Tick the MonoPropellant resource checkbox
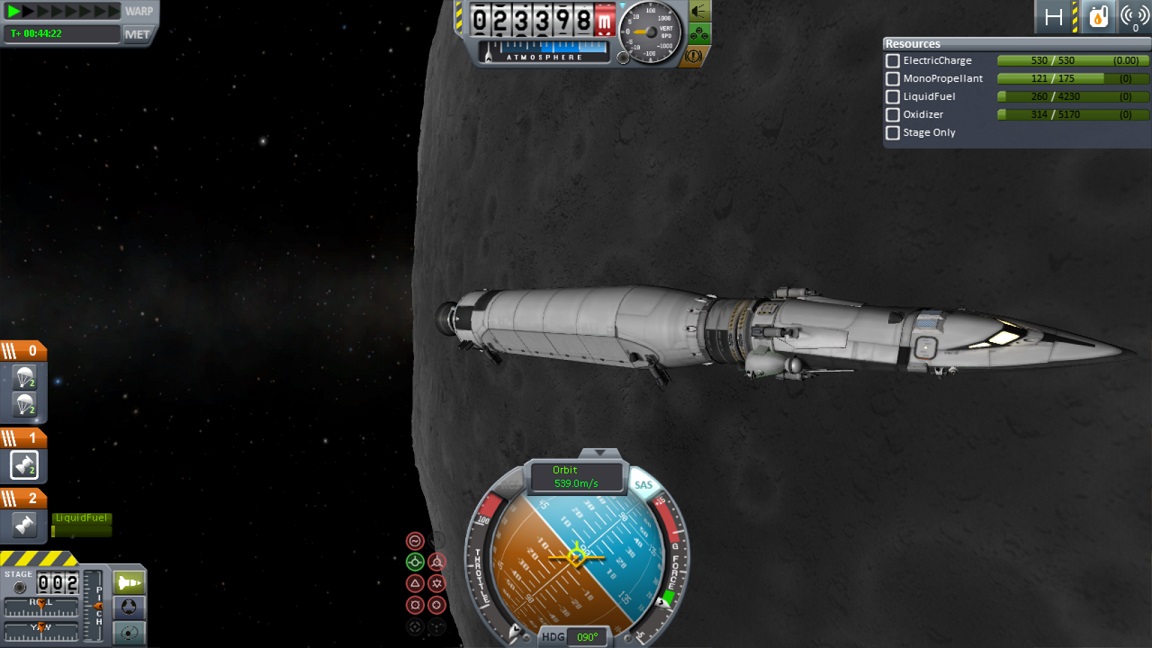1152x648 pixels. click(x=893, y=79)
